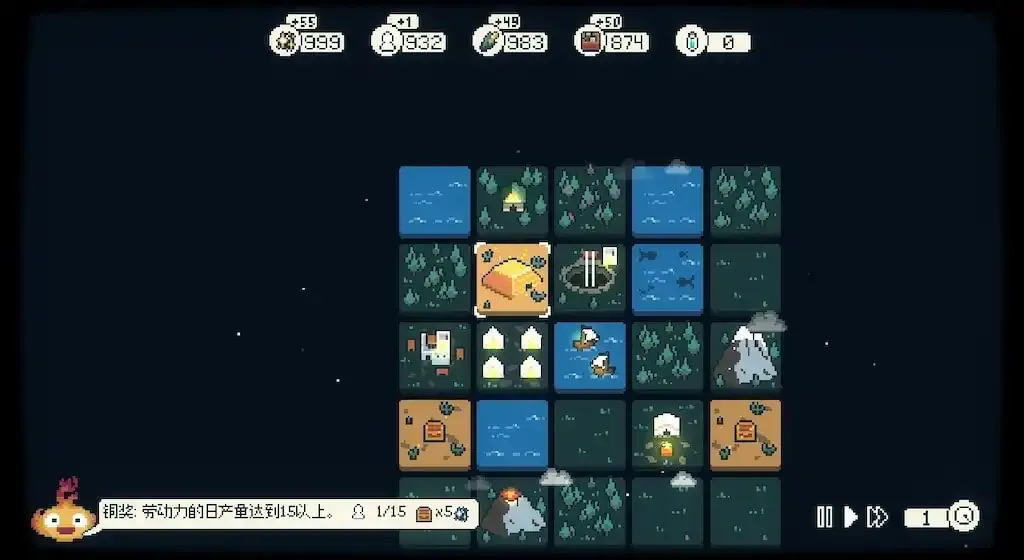
Task: Activate fast-forward speed
Action: (x=878, y=517)
